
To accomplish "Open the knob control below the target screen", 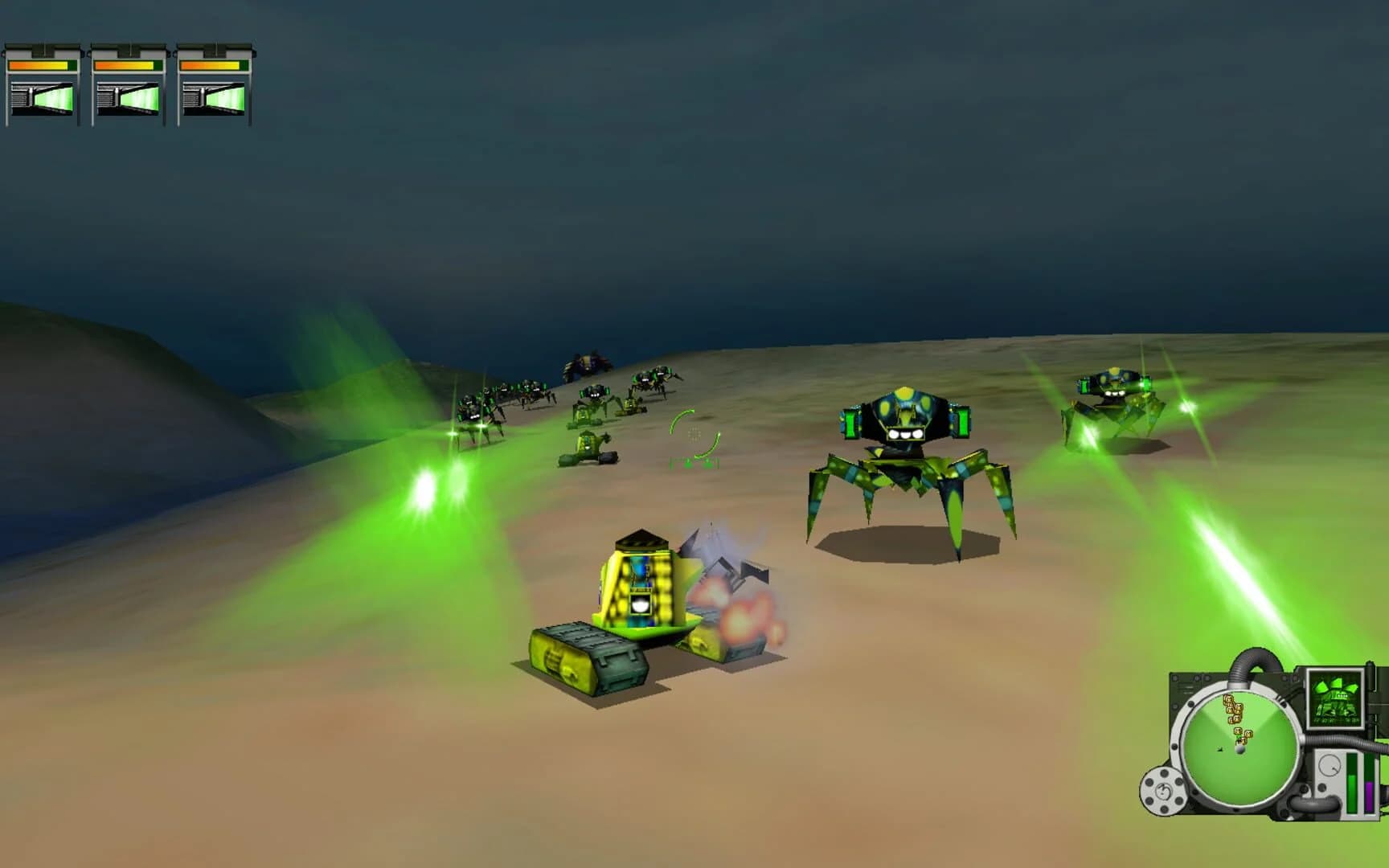I will (x=1330, y=766).
